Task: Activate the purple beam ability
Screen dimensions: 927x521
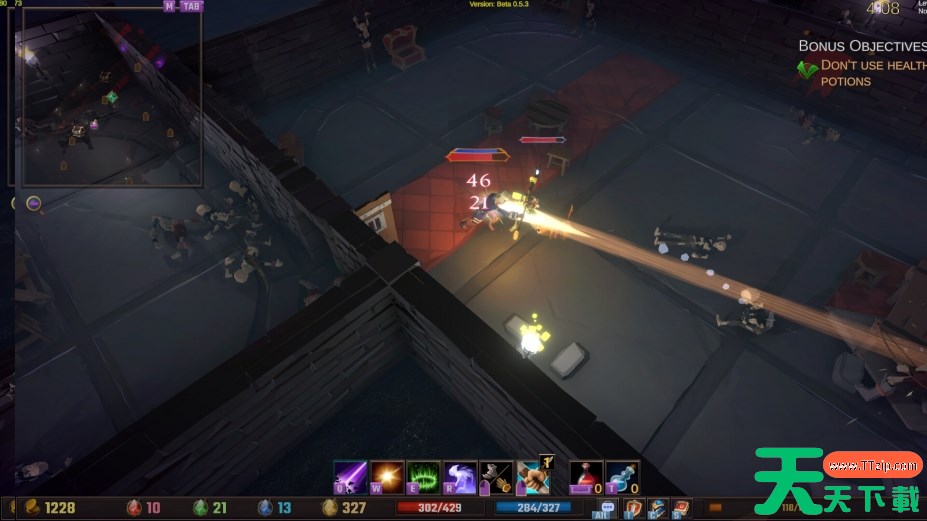Action: [x=350, y=476]
